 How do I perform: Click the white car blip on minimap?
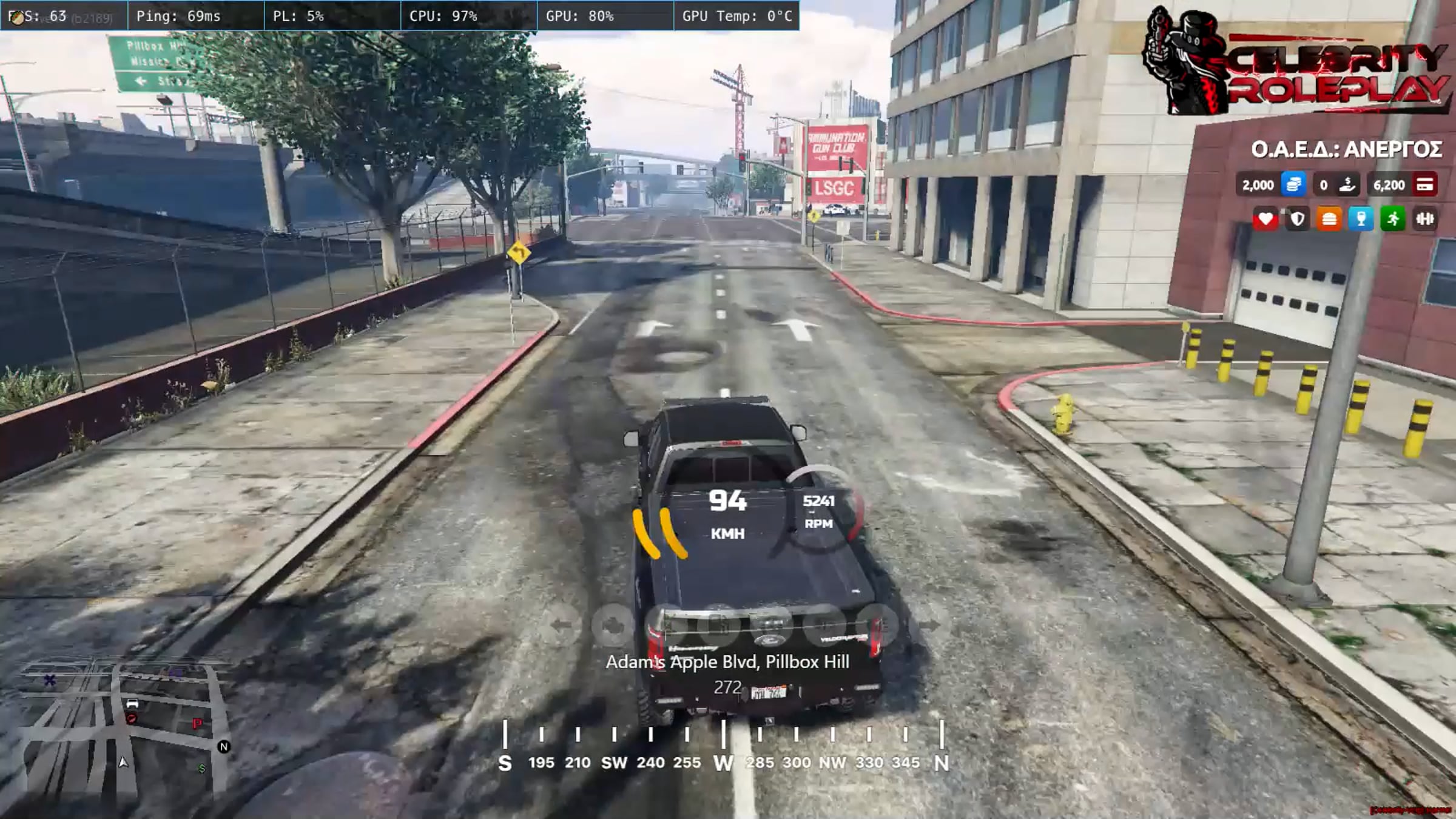coord(132,704)
